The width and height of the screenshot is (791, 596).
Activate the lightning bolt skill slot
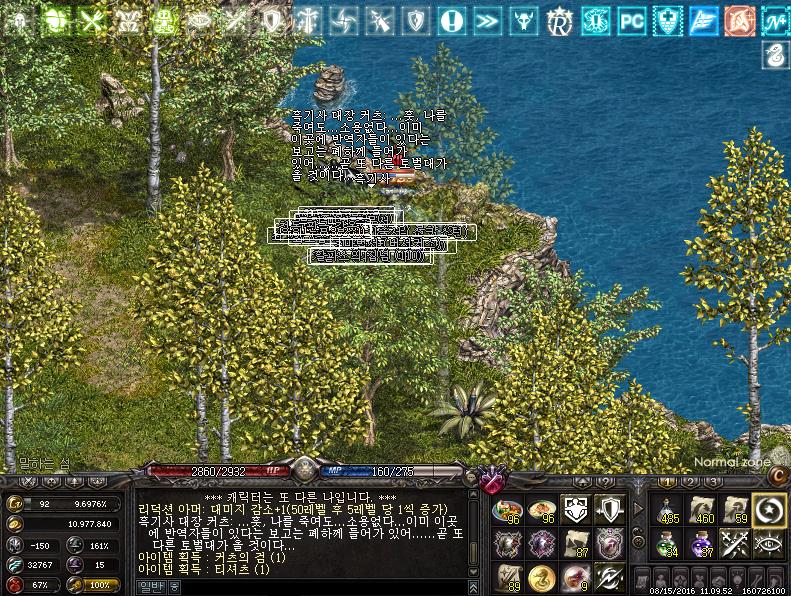pos(609,578)
